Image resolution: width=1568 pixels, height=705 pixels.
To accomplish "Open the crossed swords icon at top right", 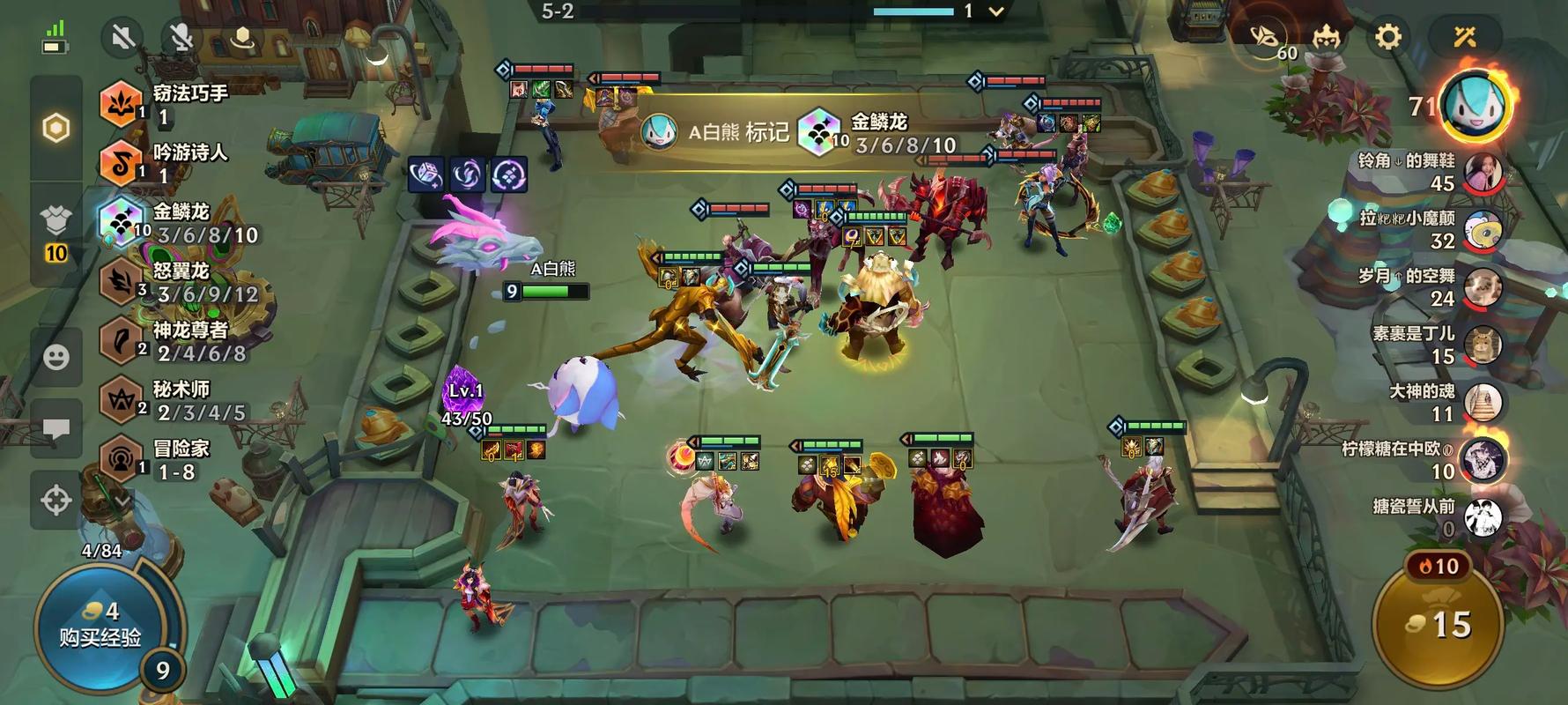I will click(x=1464, y=37).
